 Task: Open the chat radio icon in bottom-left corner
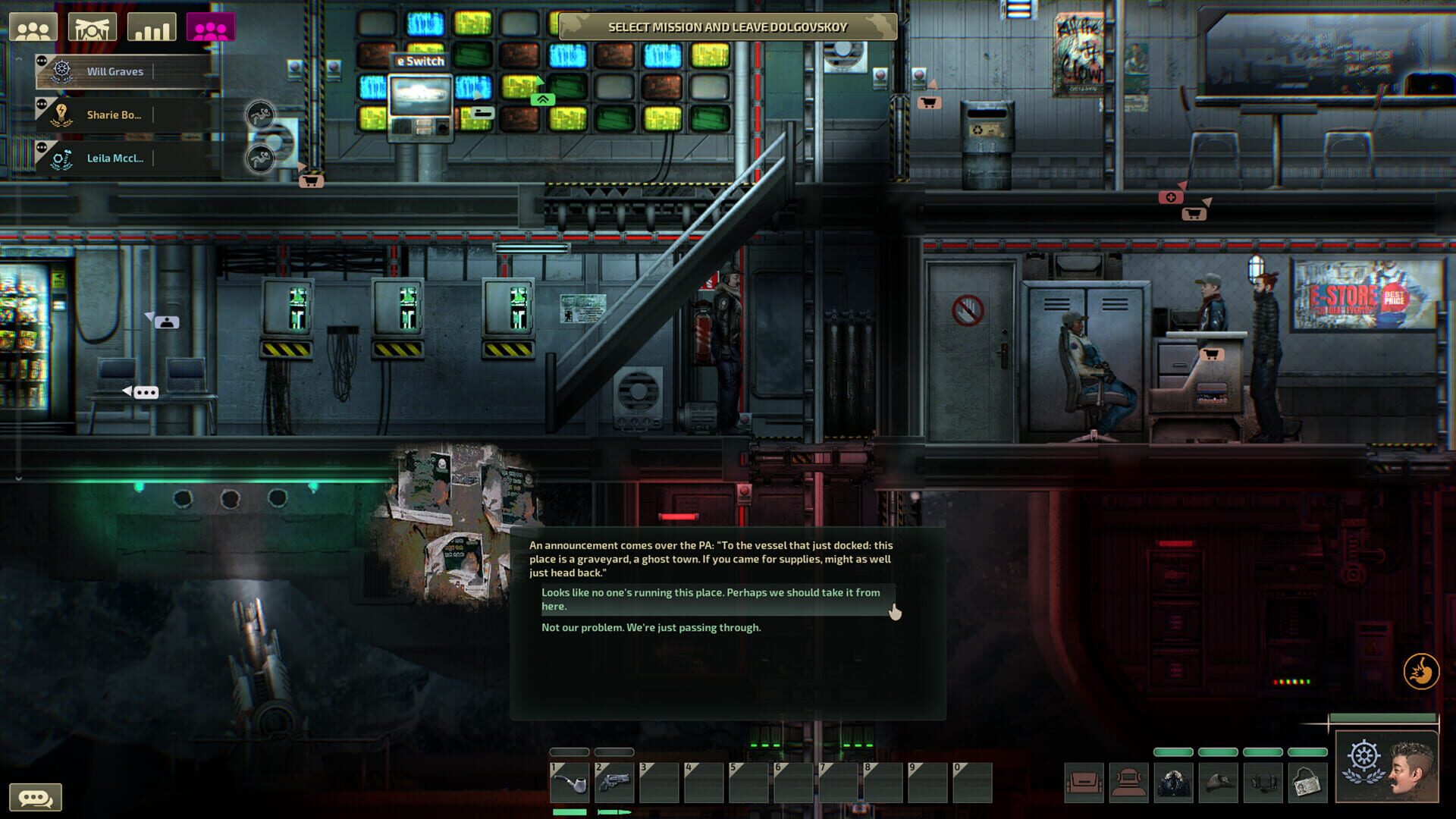point(34,797)
